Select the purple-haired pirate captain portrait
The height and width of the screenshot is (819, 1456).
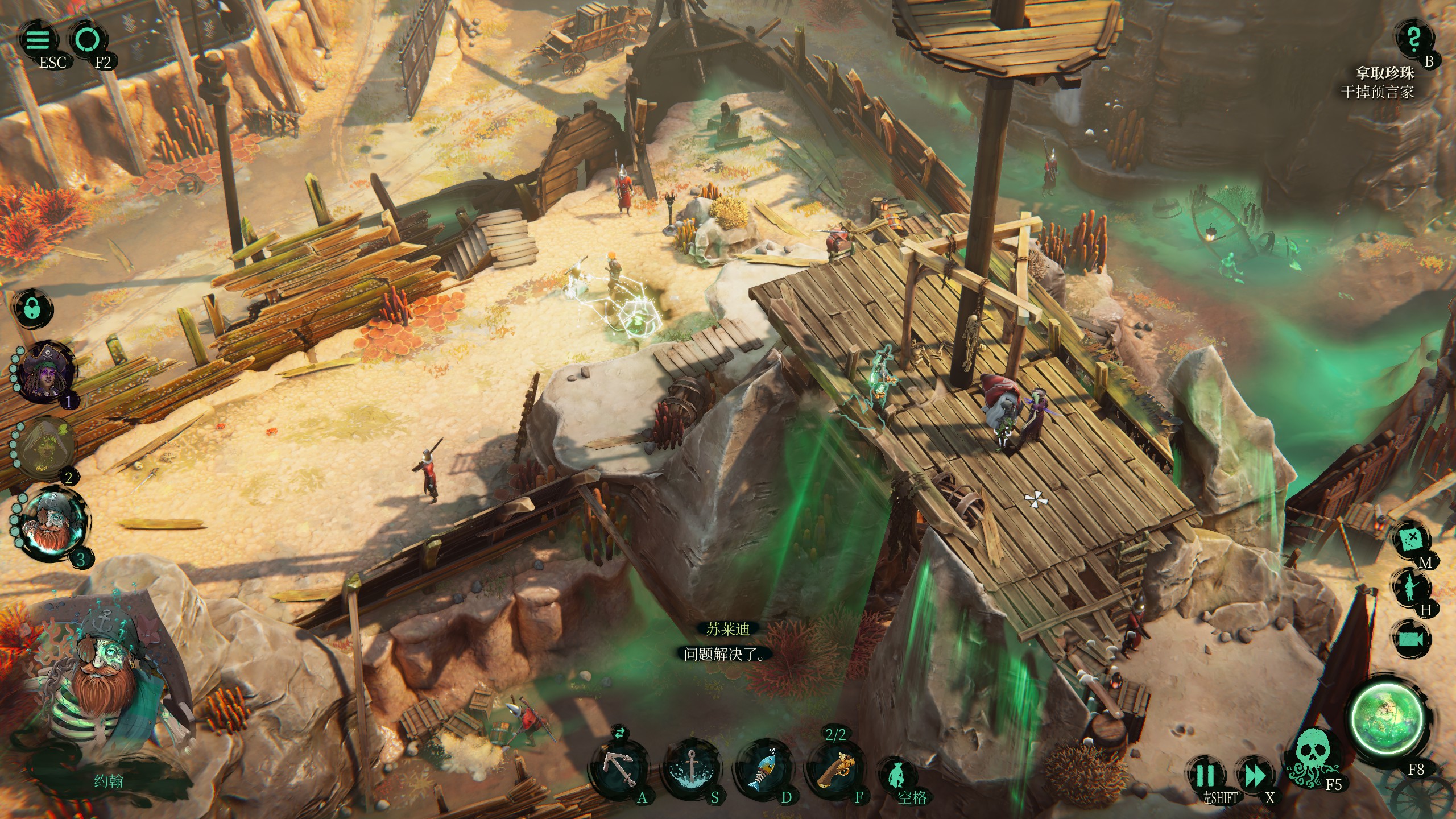click(45, 373)
